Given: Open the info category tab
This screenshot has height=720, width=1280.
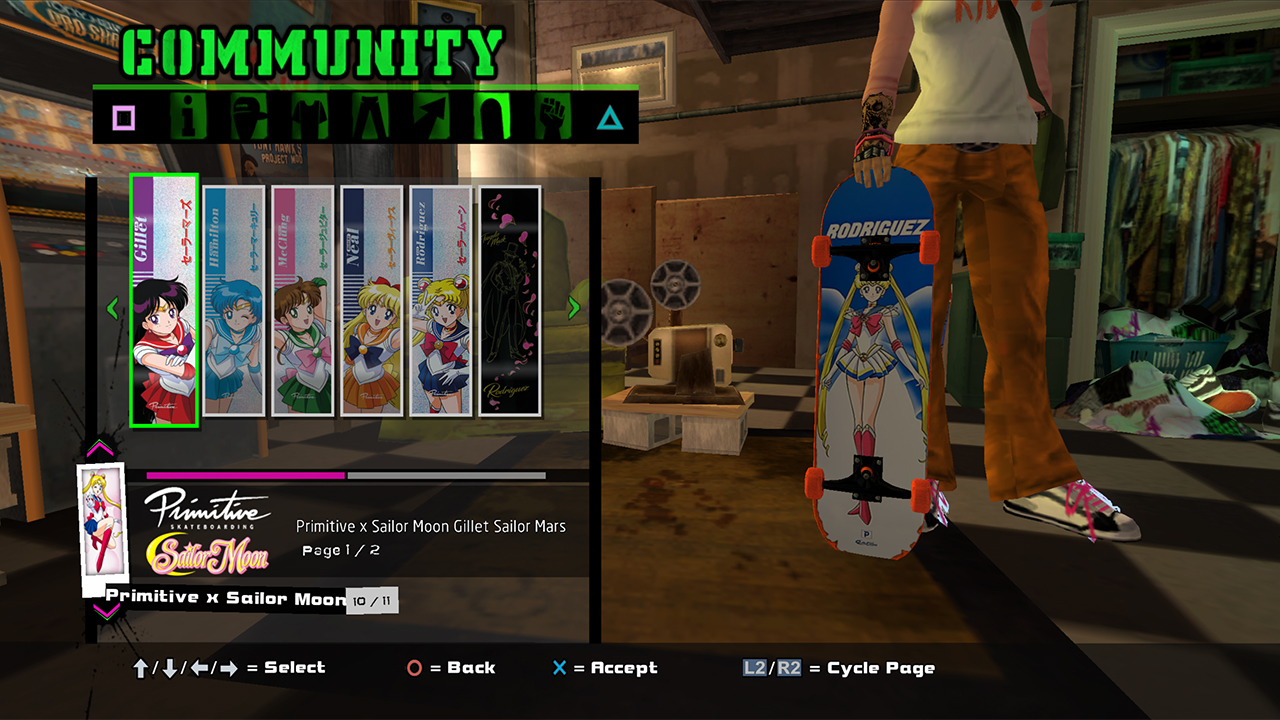Looking at the screenshot, I should pos(186,118).
